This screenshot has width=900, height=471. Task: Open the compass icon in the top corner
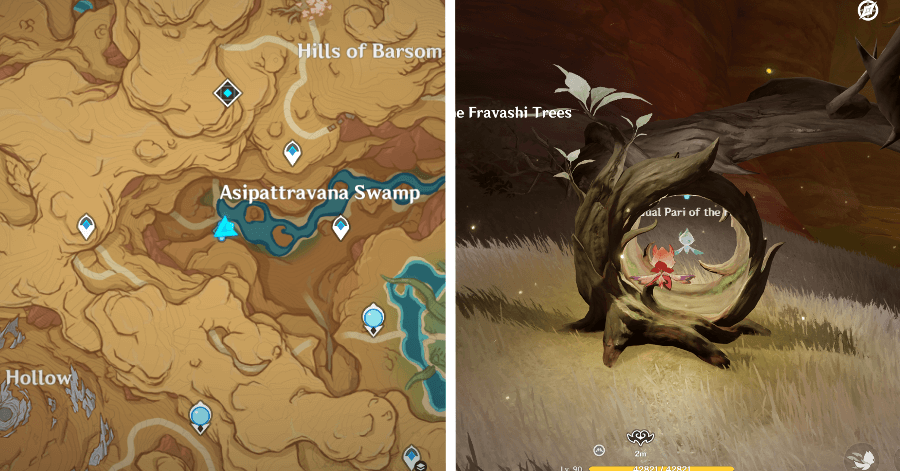(x=868, y=11)
